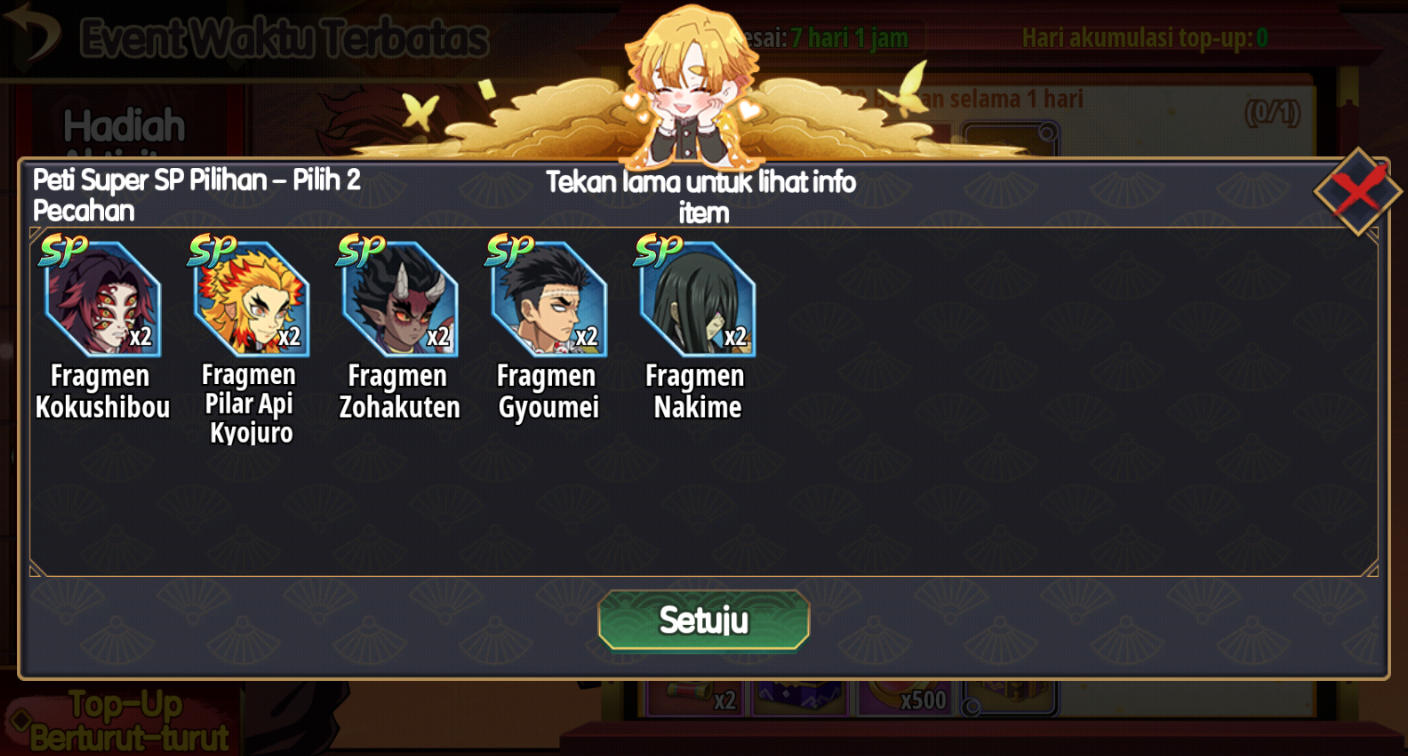The image size is (1408, 756).
Task: Choose the Fragmen Pilar Api Kyojuro fragment
Action: (x=251, y=299)
